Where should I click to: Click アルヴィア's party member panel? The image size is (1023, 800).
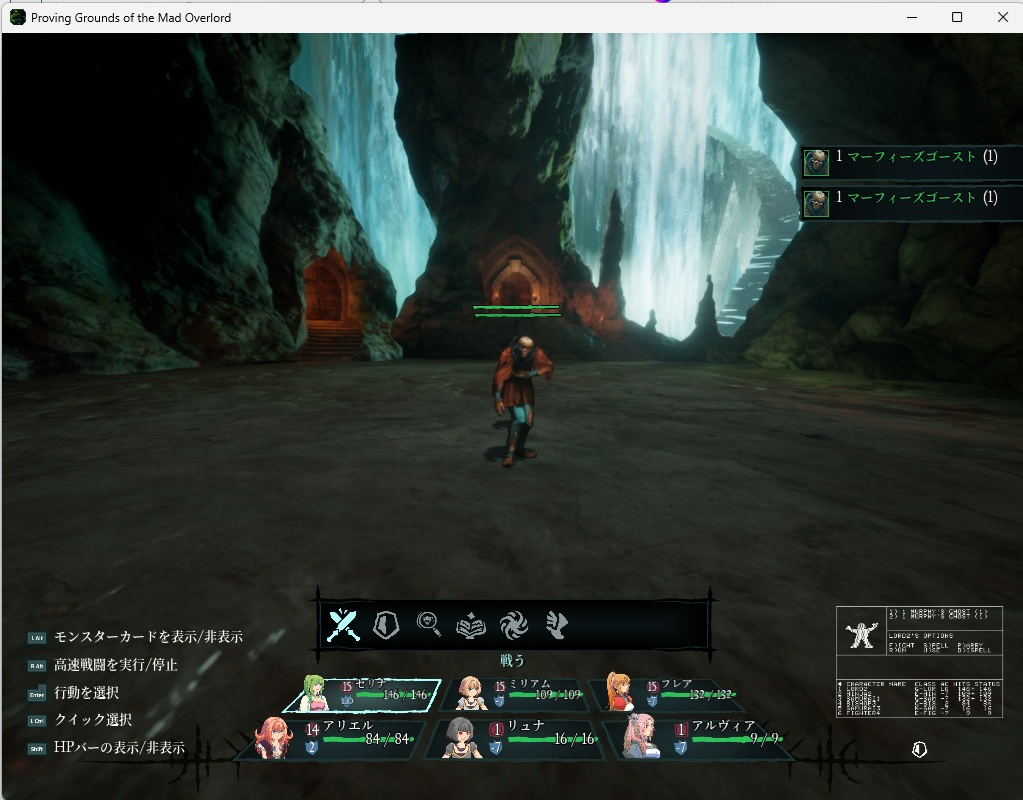click(x=700, y=739)
